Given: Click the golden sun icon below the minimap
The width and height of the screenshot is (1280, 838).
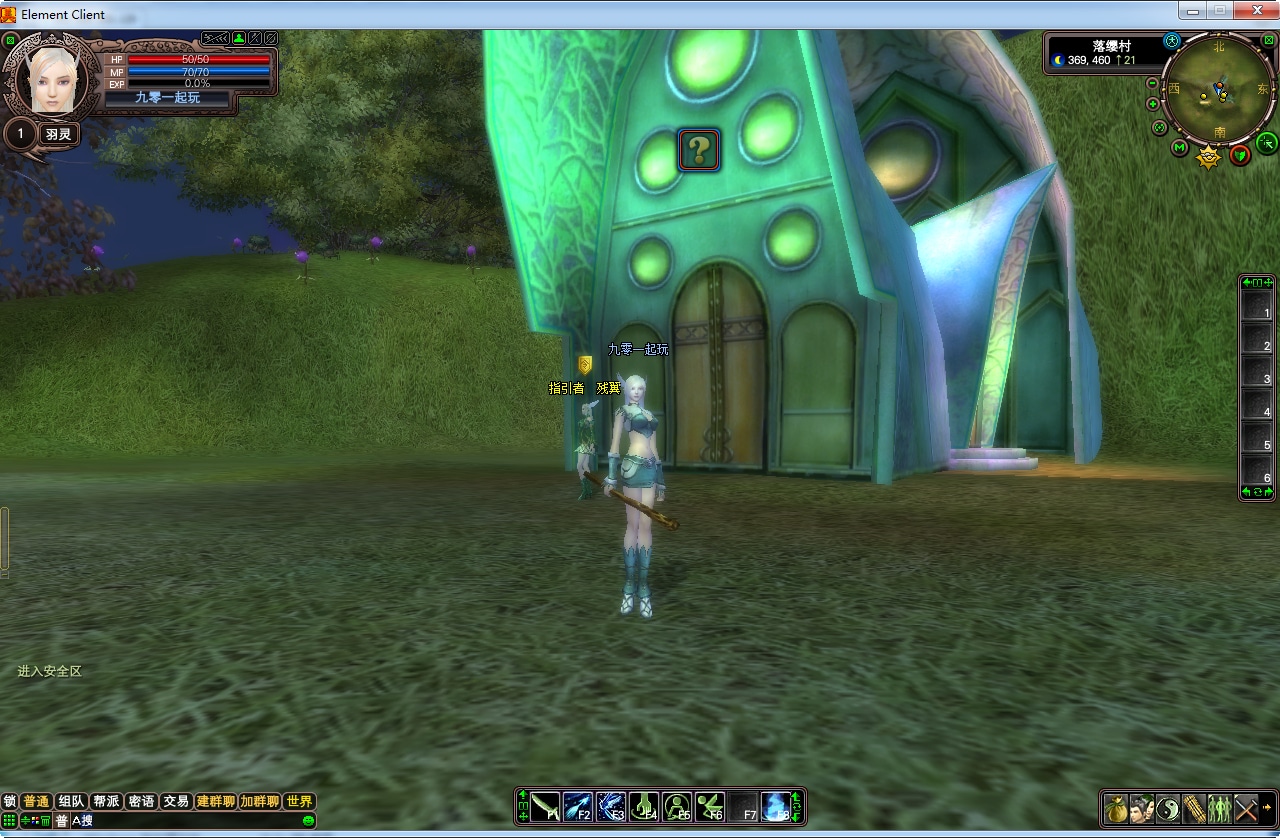Looking at the screenshot, I should point(1209,157).
